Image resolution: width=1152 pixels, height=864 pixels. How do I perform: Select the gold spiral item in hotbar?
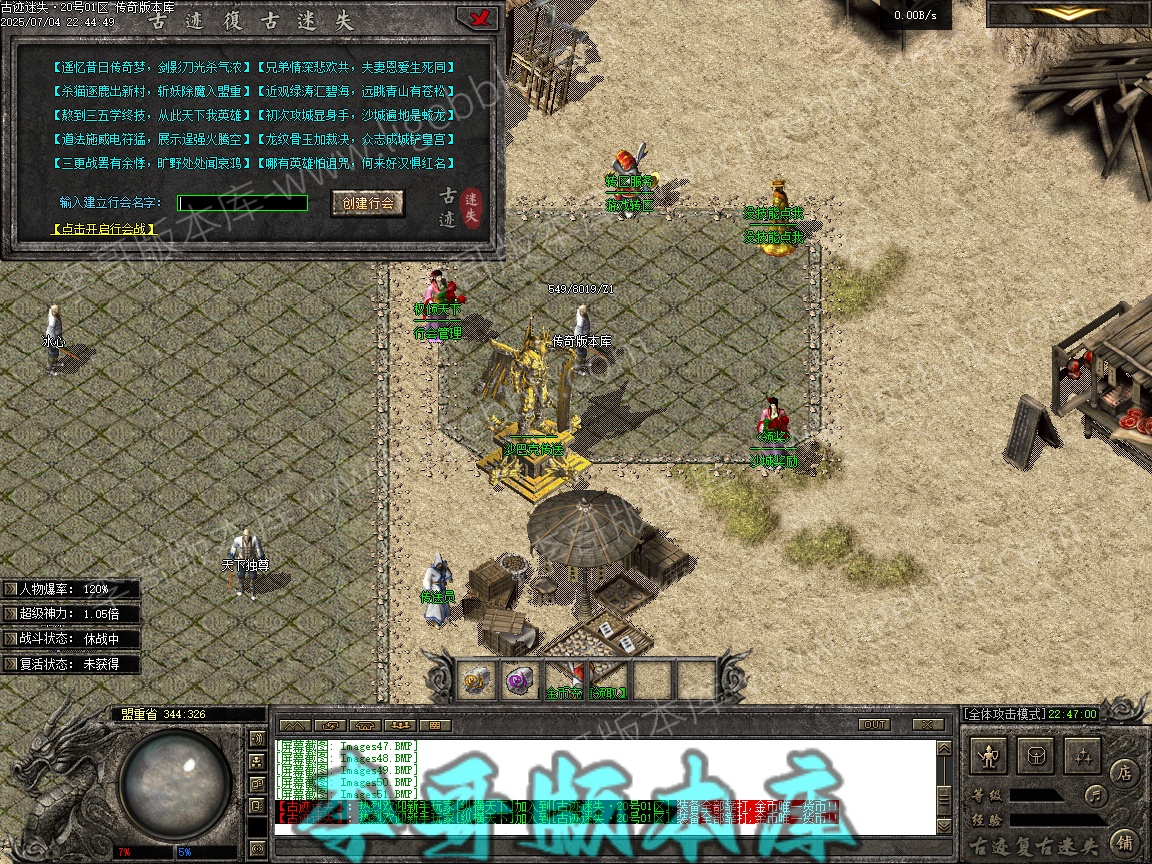click(x=475, y=680)
